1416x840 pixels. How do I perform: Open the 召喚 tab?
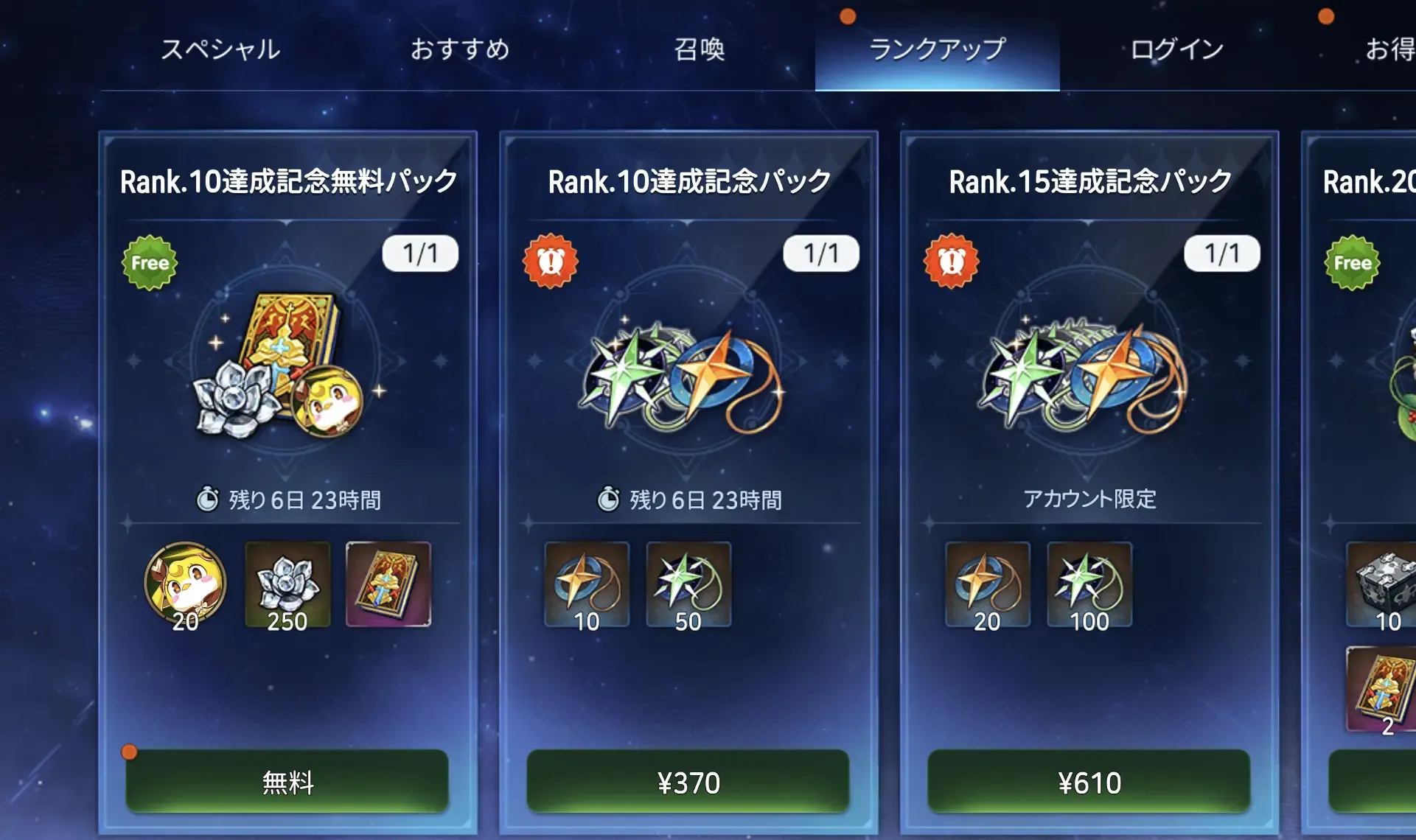pos(701,50)
